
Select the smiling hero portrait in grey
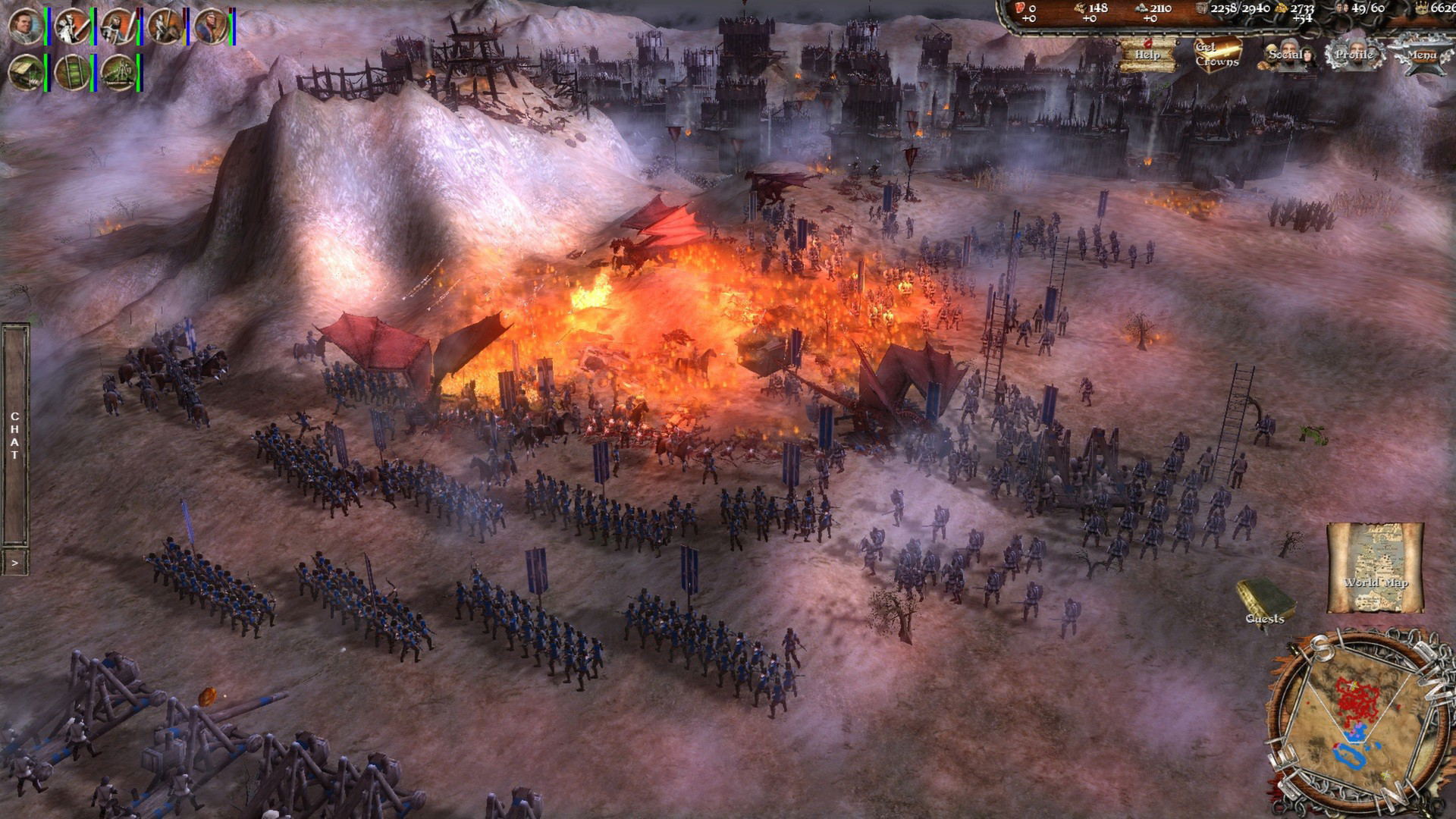[26, 26]
